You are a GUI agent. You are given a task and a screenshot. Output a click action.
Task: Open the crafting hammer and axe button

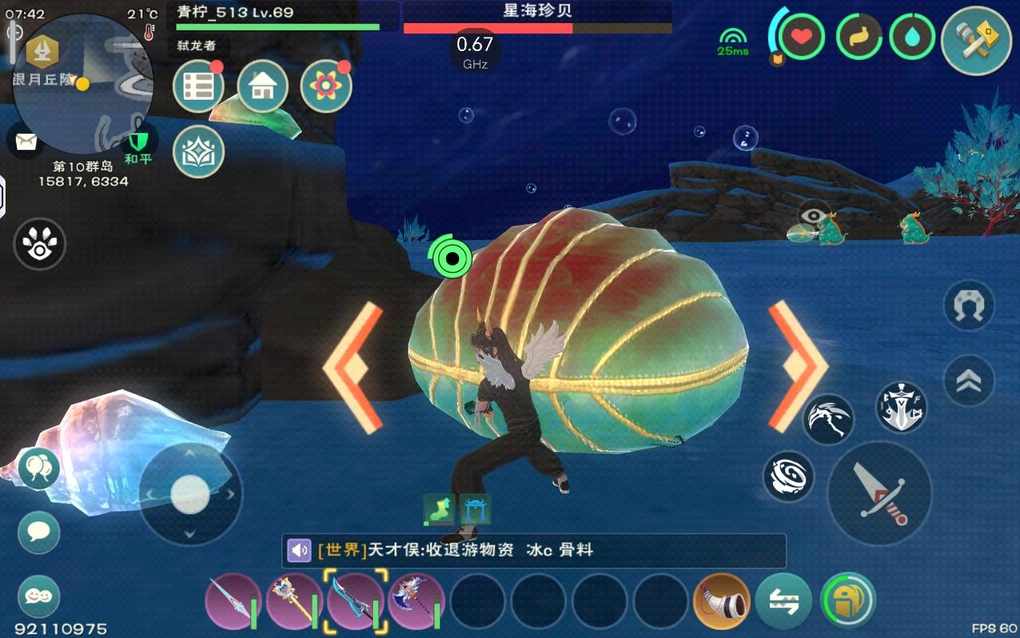pos(976,41)
